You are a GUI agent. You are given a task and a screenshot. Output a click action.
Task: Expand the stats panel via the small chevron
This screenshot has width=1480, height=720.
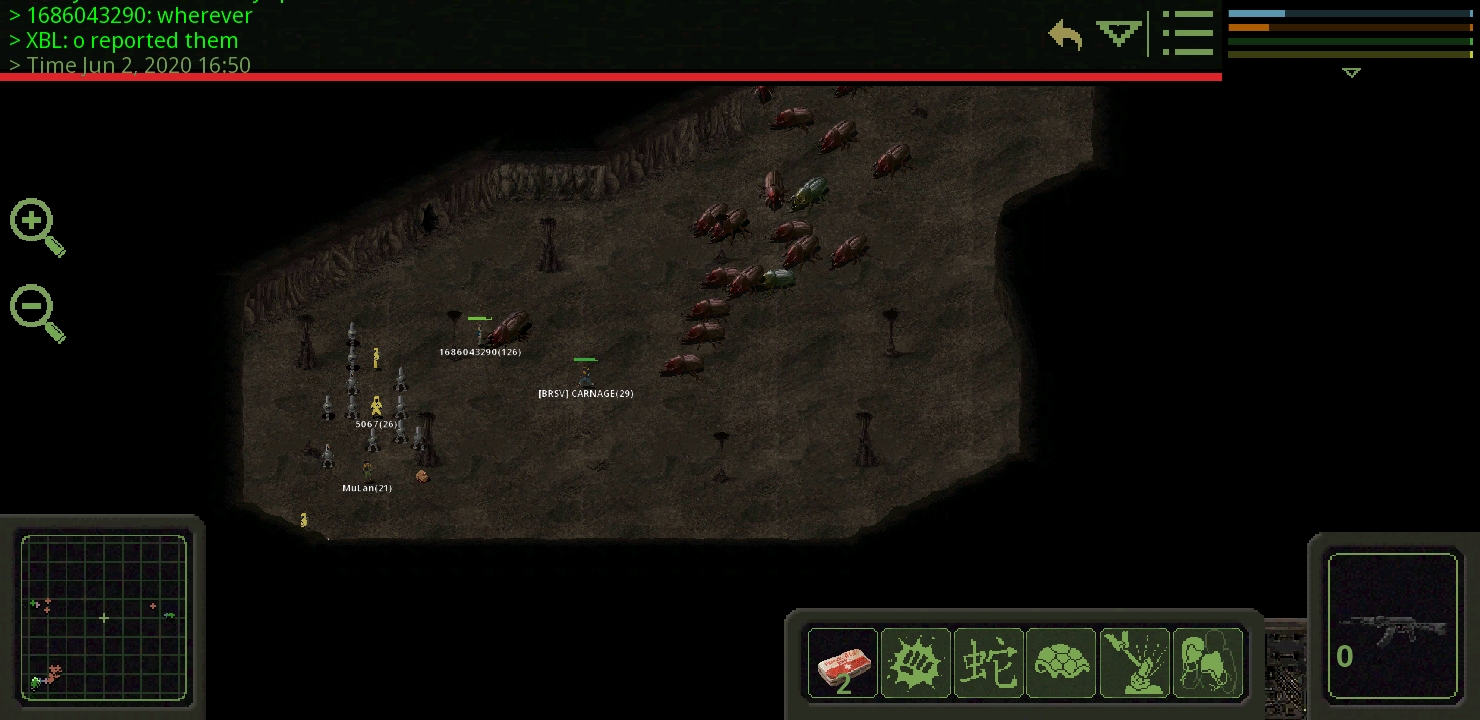pyautogui.click(x=1352, y=72)
